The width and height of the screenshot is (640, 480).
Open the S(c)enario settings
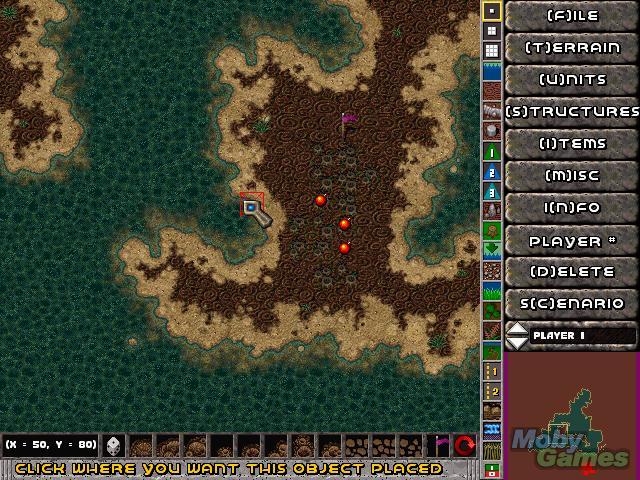tap(573, 303)
